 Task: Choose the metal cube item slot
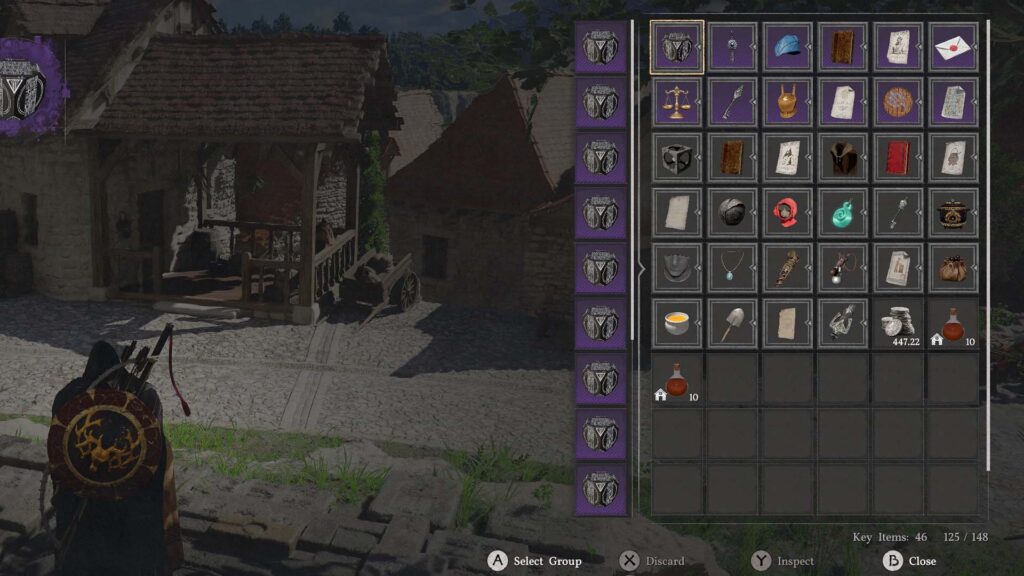click(x=677, y=157)
